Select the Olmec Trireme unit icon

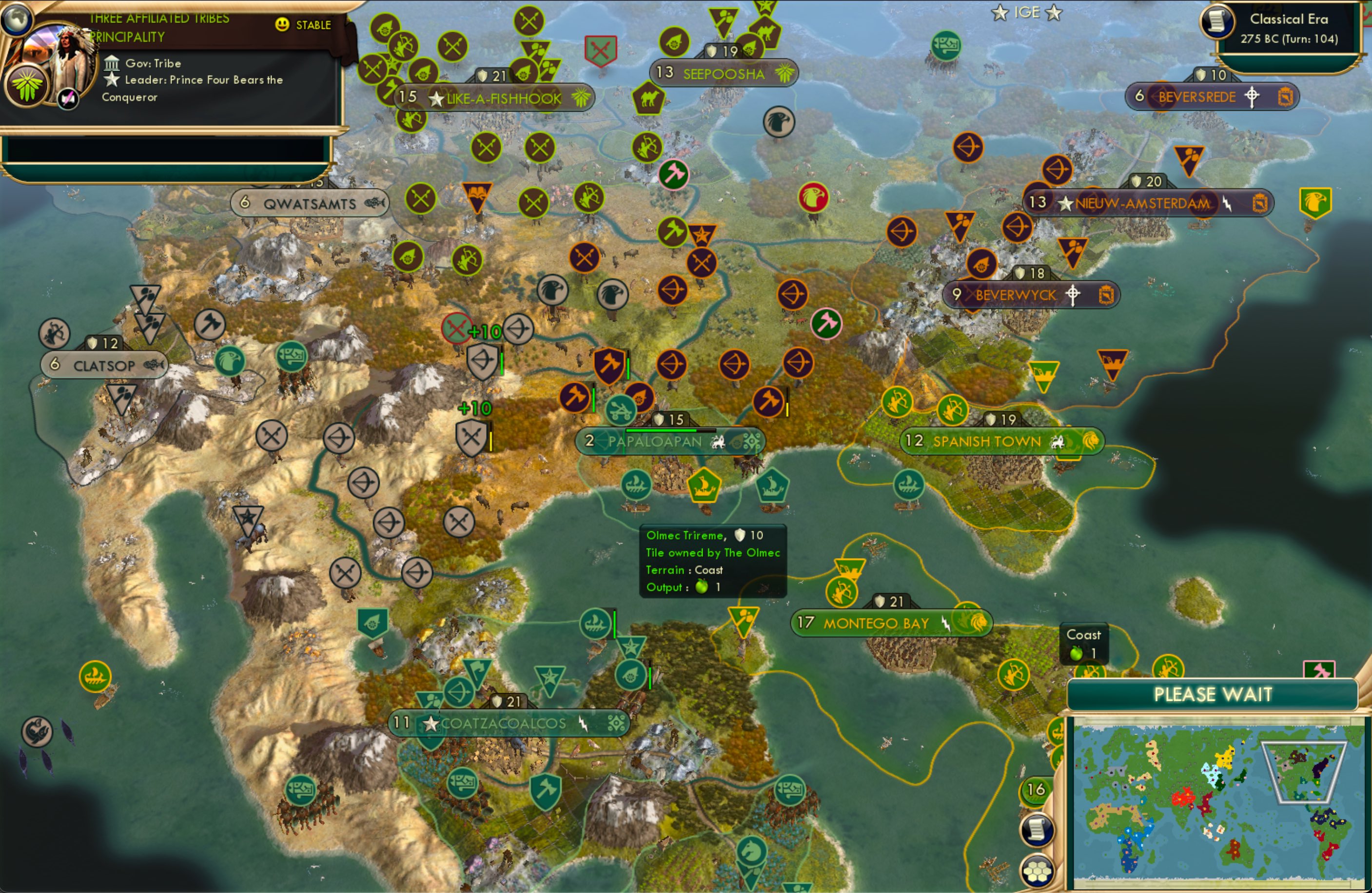tap(706, 487)
